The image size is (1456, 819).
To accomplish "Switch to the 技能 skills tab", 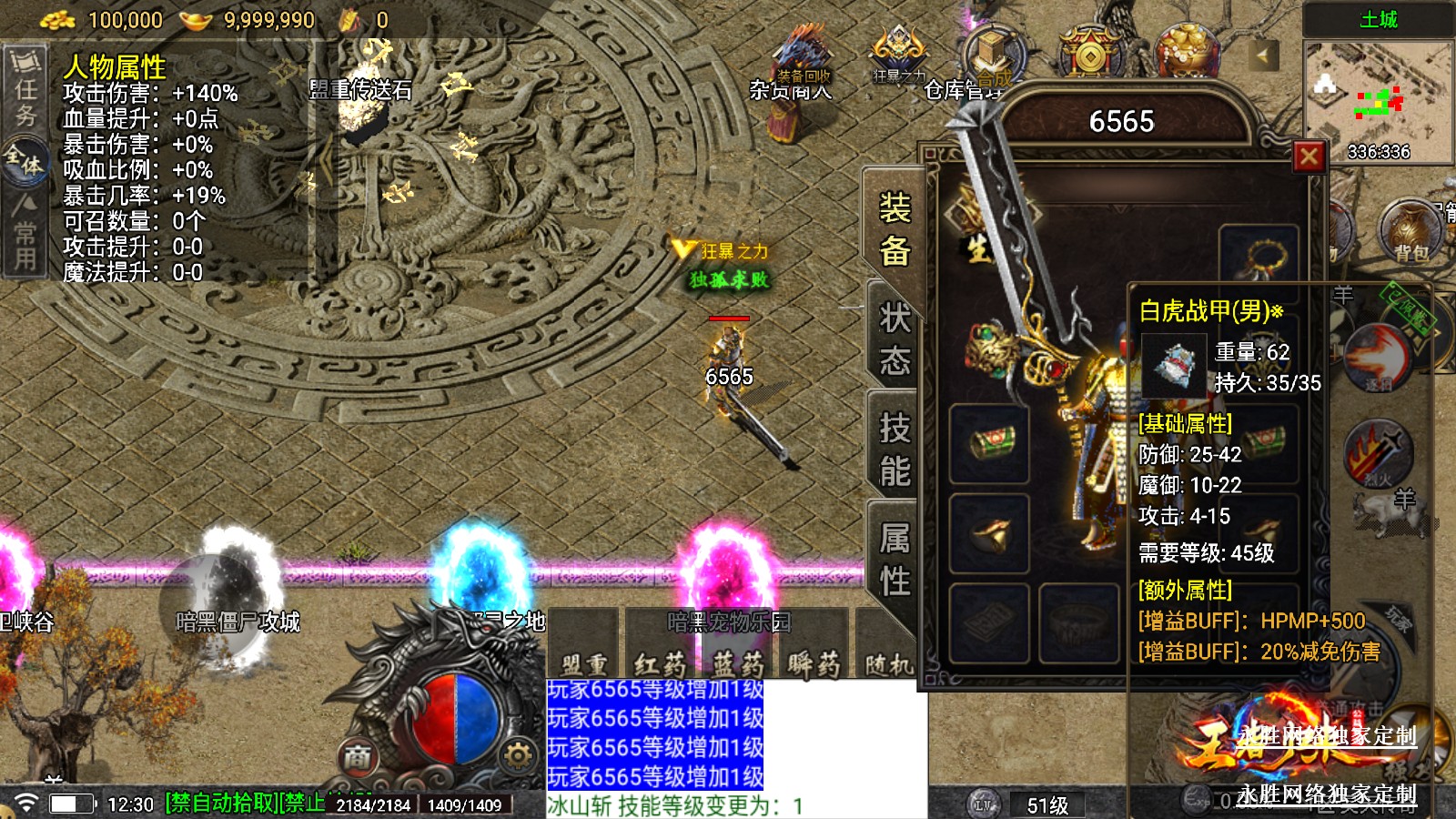I will click(894, 449).
